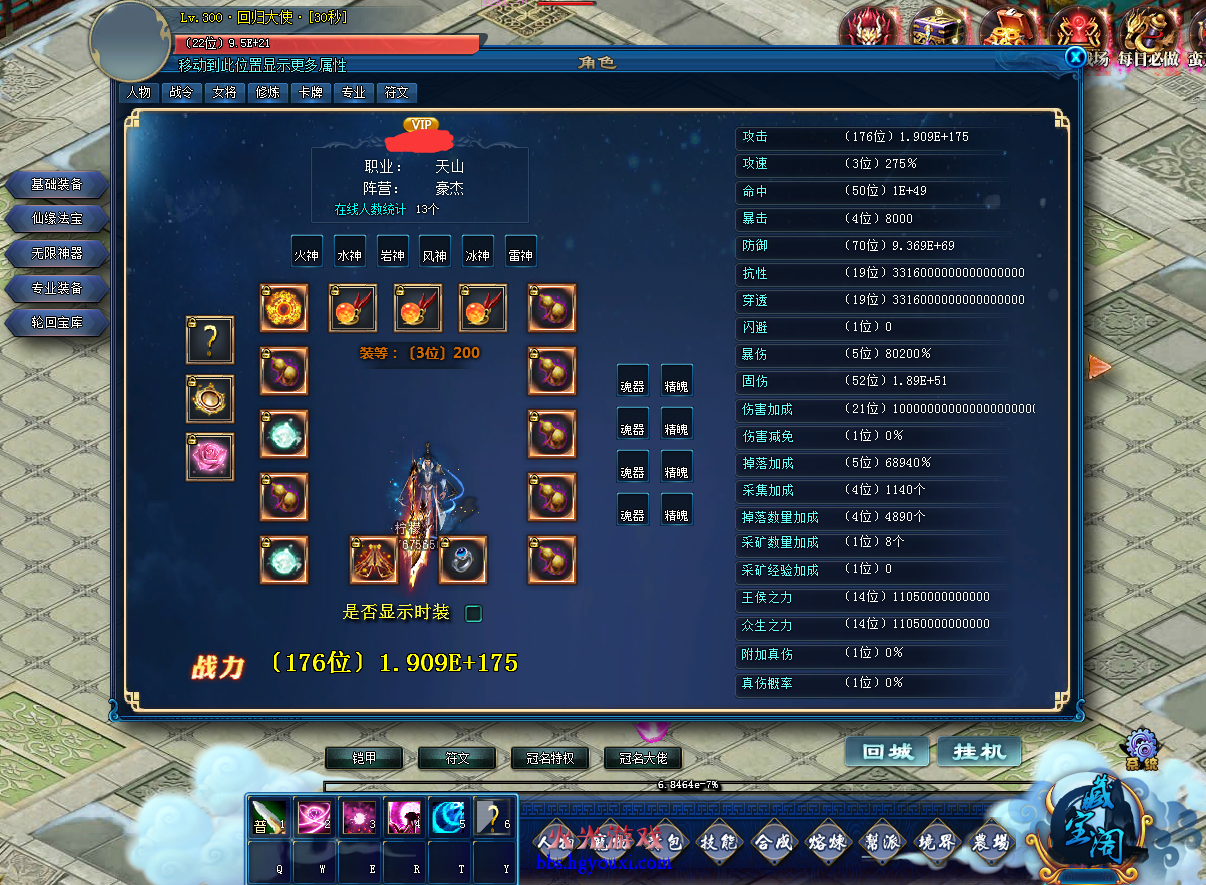
Task: Select the 火神 element slot
Action: click(306, 255)
